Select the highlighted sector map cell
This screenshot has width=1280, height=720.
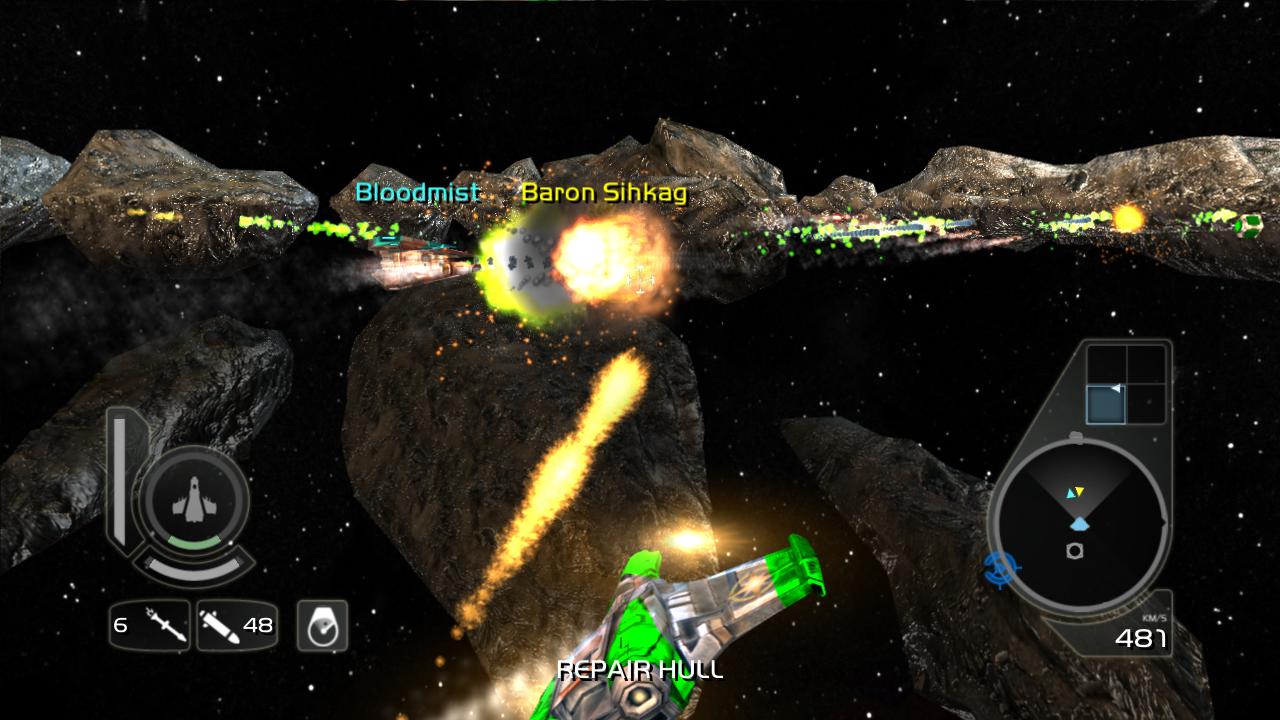tap(1106, 405)
